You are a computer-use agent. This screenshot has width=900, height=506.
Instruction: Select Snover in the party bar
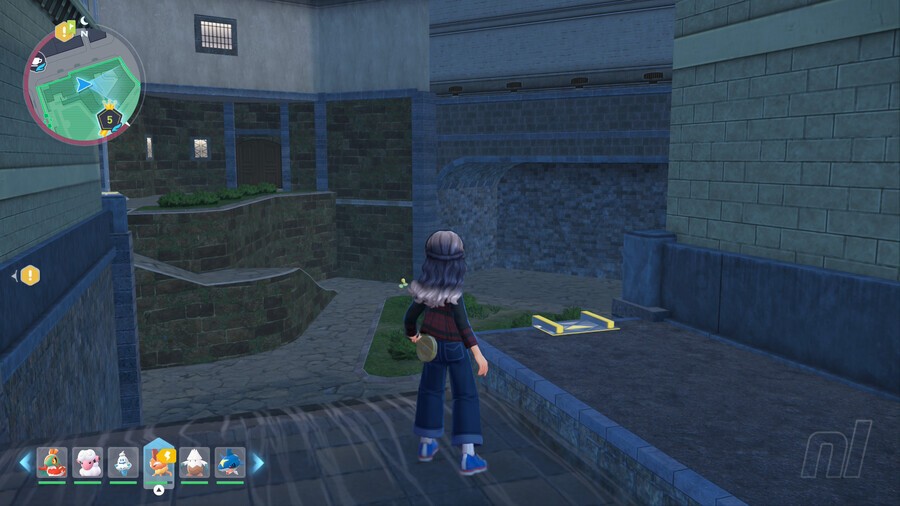pyautogui.click(x=194, y=462)
